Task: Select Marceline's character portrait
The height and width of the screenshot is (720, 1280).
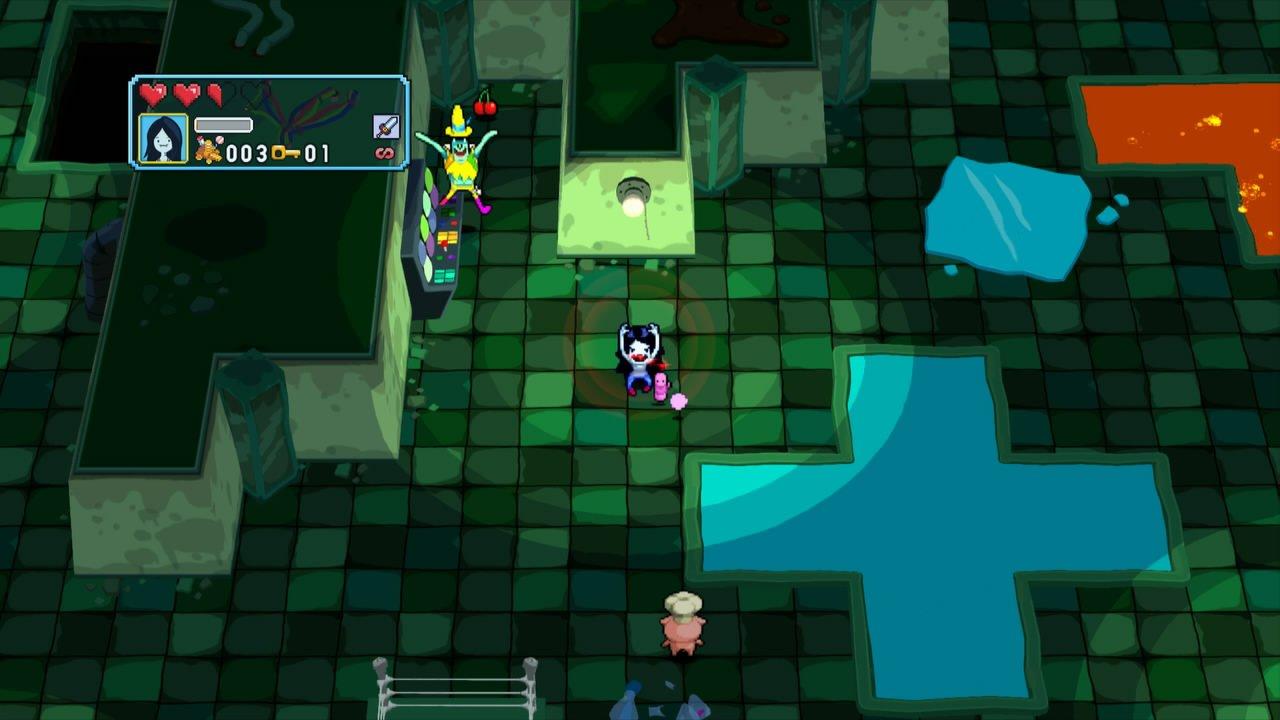Action: 163,137
